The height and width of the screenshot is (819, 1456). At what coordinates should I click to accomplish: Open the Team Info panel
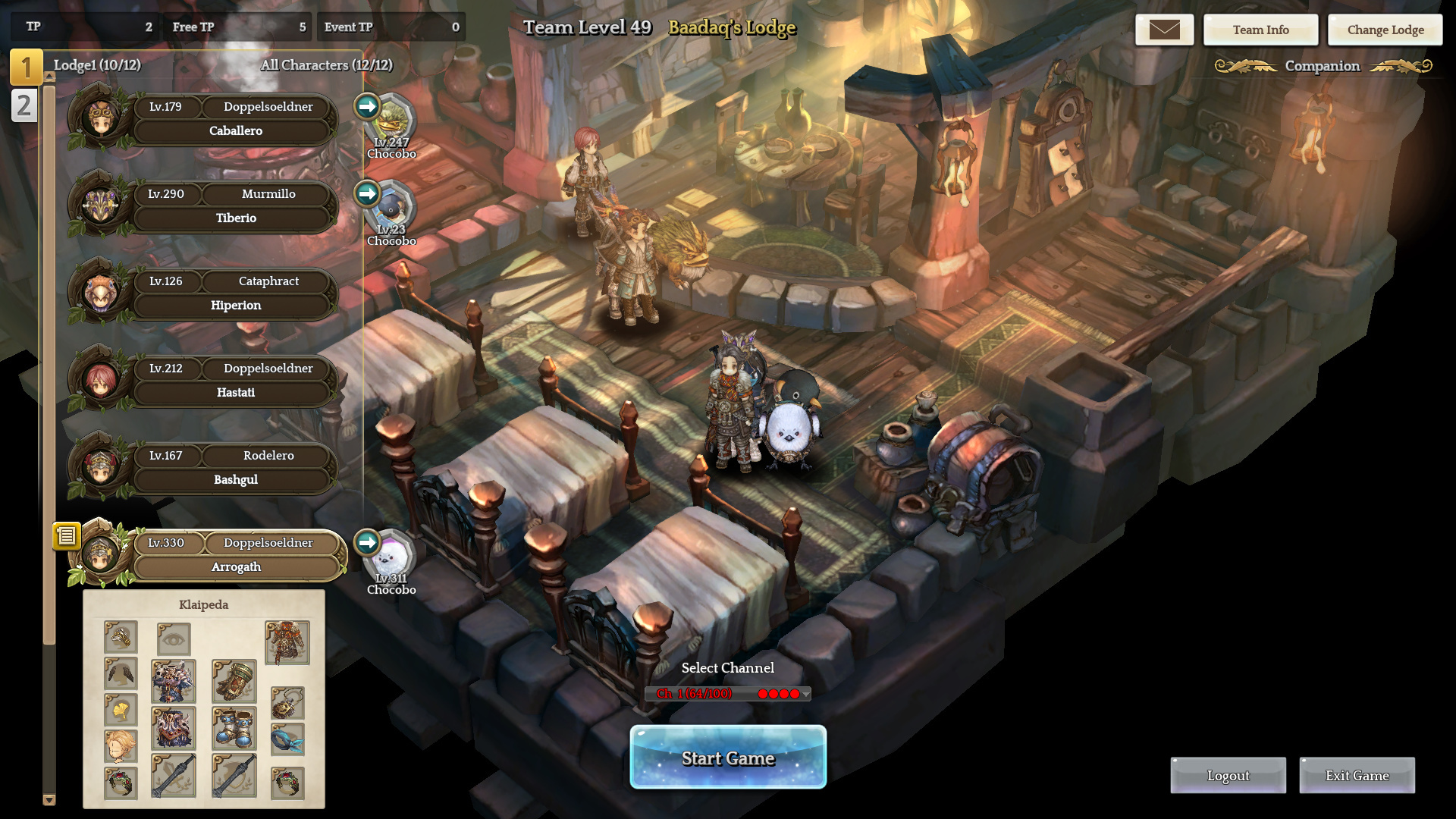pos(1260,30)
